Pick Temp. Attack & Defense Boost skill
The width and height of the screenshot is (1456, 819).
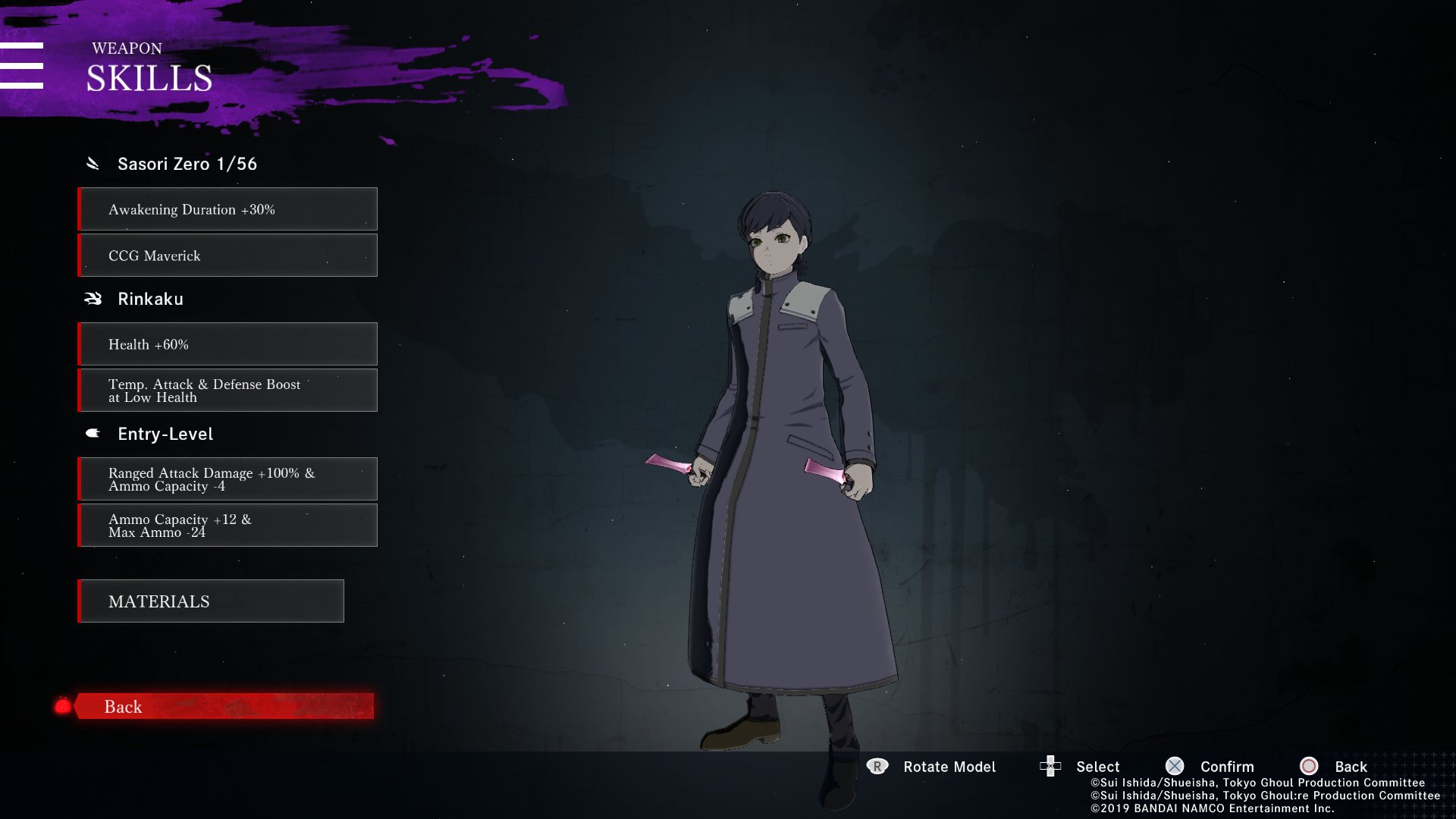click(227, 391)
